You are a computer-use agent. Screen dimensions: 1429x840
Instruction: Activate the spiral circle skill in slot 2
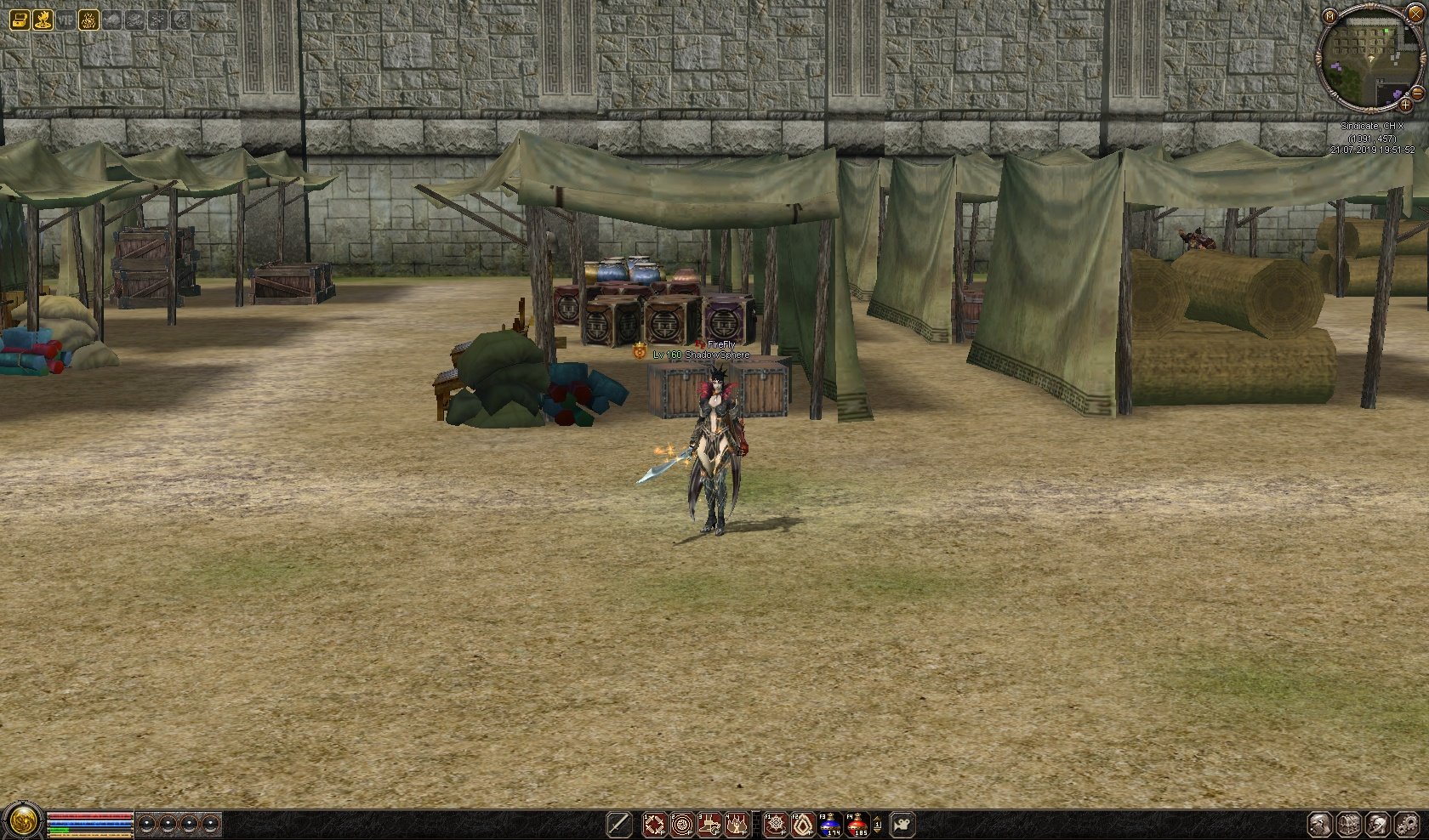[682, 824]
